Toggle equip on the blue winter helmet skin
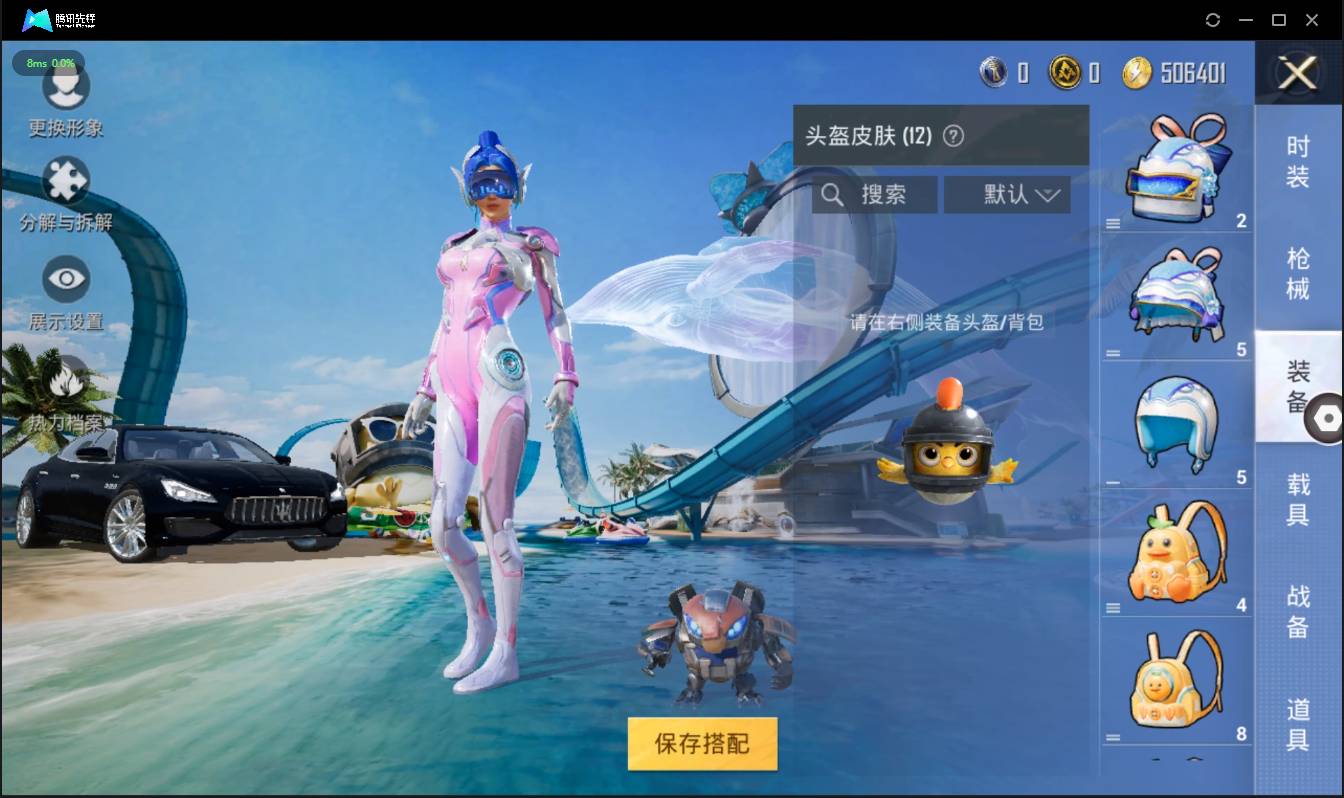1344x798 pixels. pyautogui.click(x=1177, y=420)
